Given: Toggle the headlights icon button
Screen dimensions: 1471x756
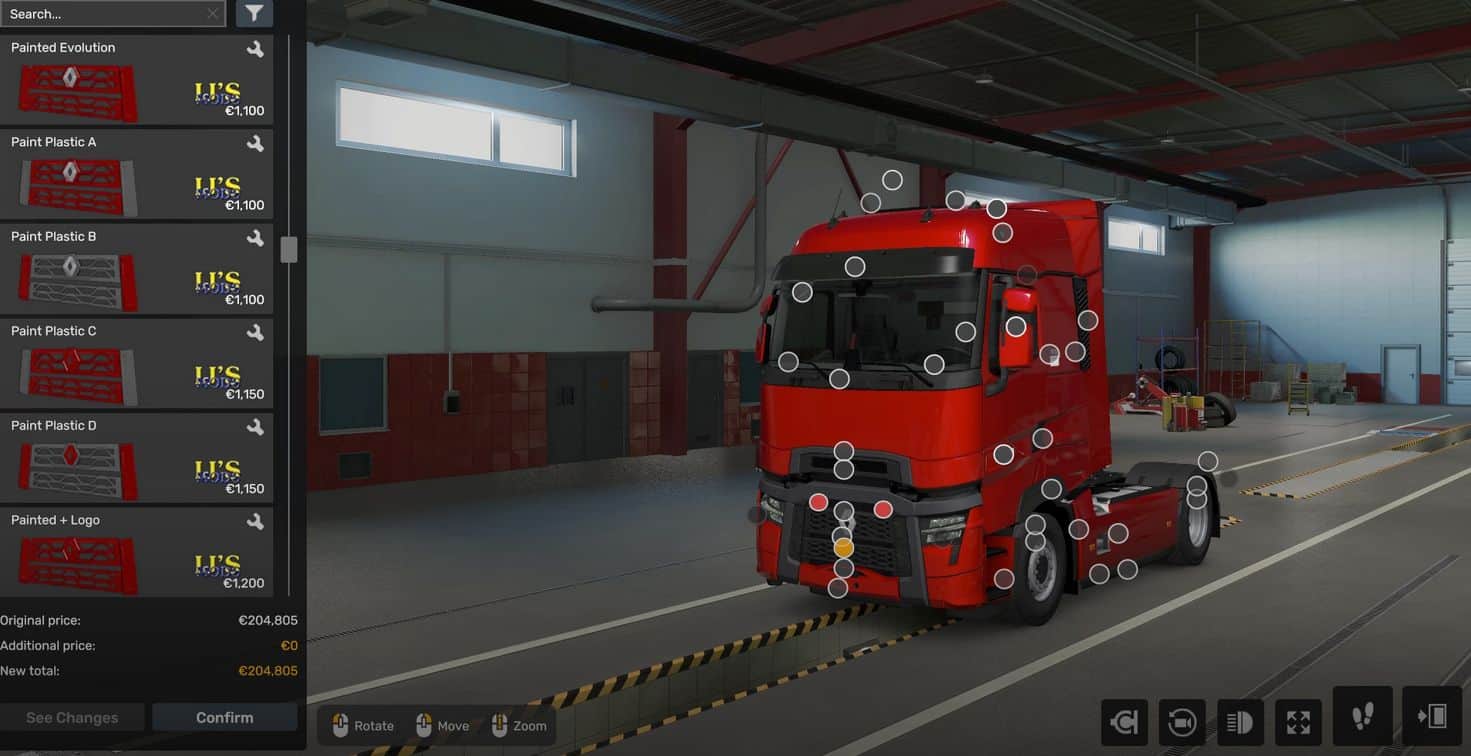Looking at the screenshot, I should (x=1240, y=722).
